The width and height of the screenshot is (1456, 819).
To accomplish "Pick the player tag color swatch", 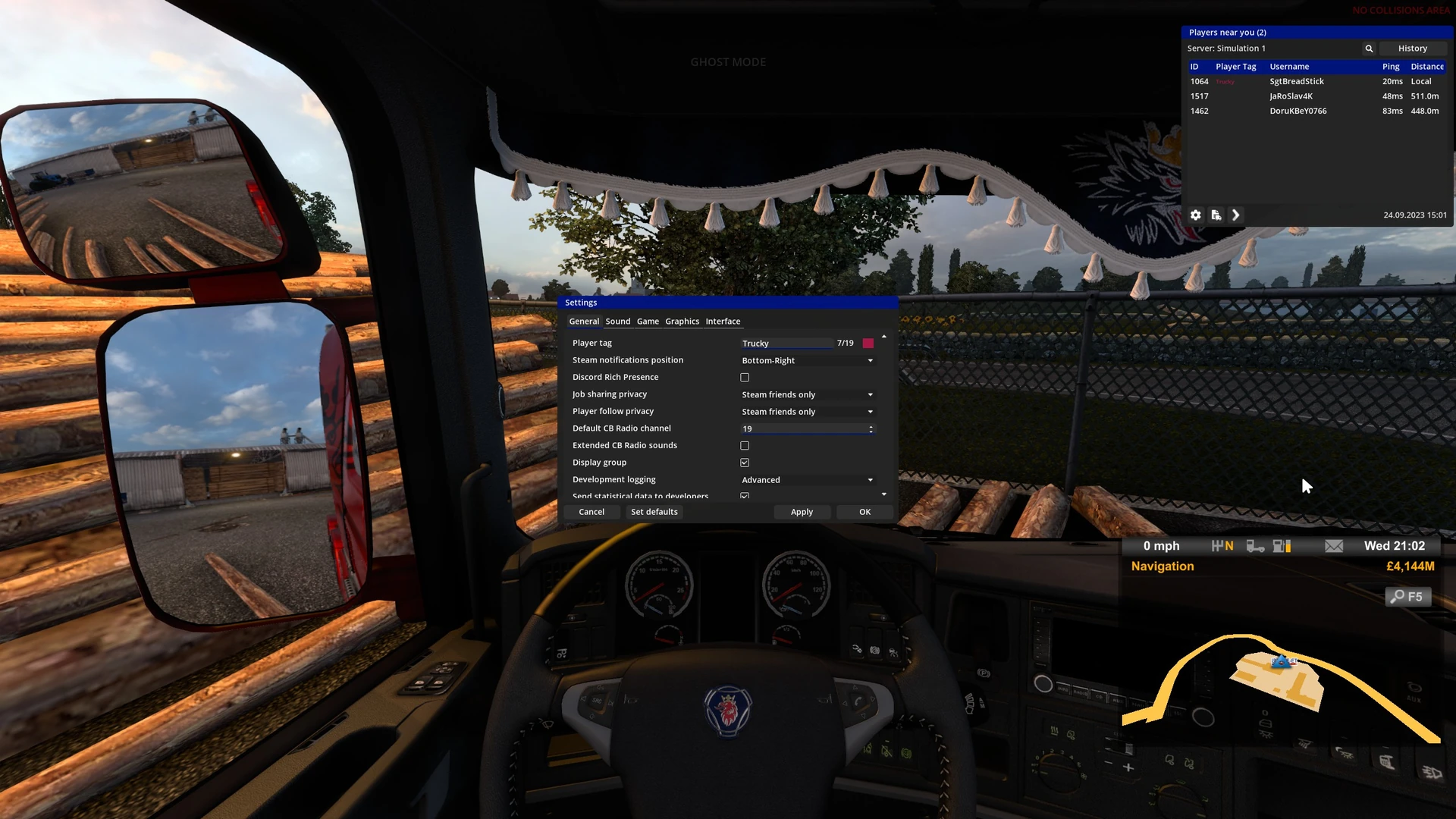I will [868, 344].
